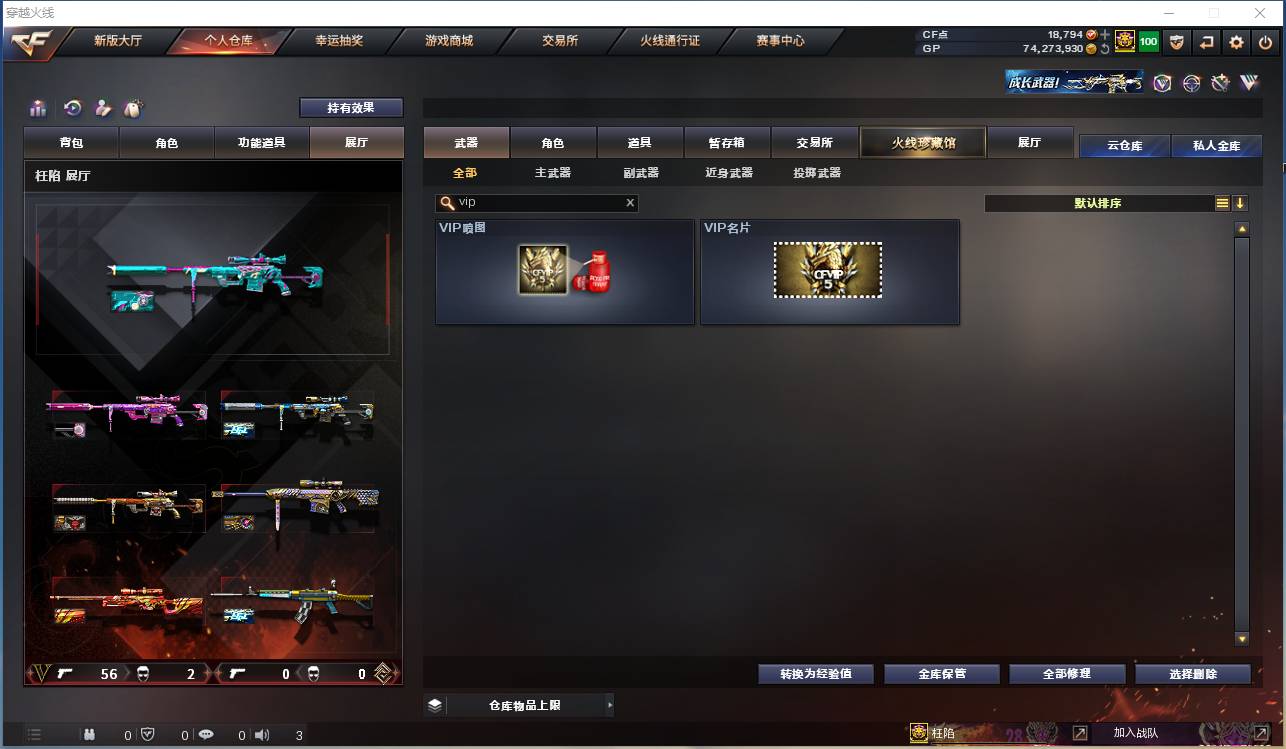Click the chat bubble icon in the bottom status bar

[206, 734]
